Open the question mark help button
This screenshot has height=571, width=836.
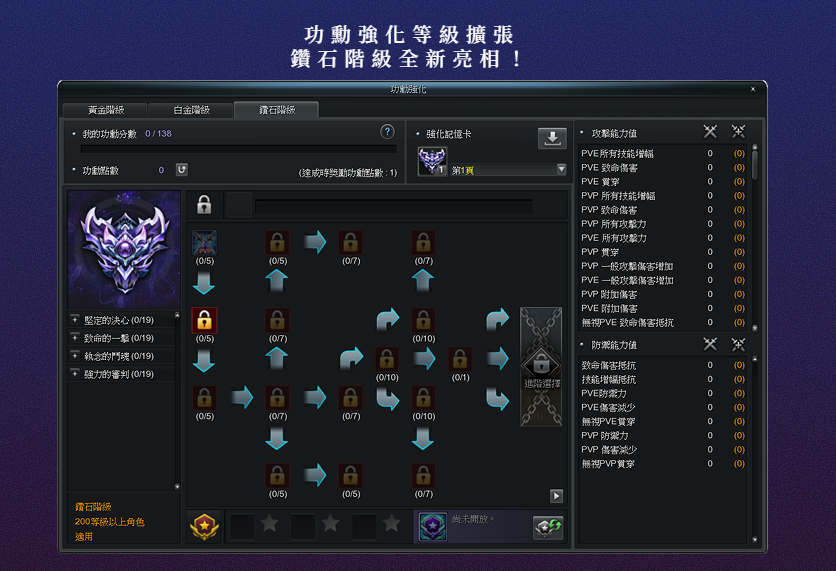tap(387, 132)
